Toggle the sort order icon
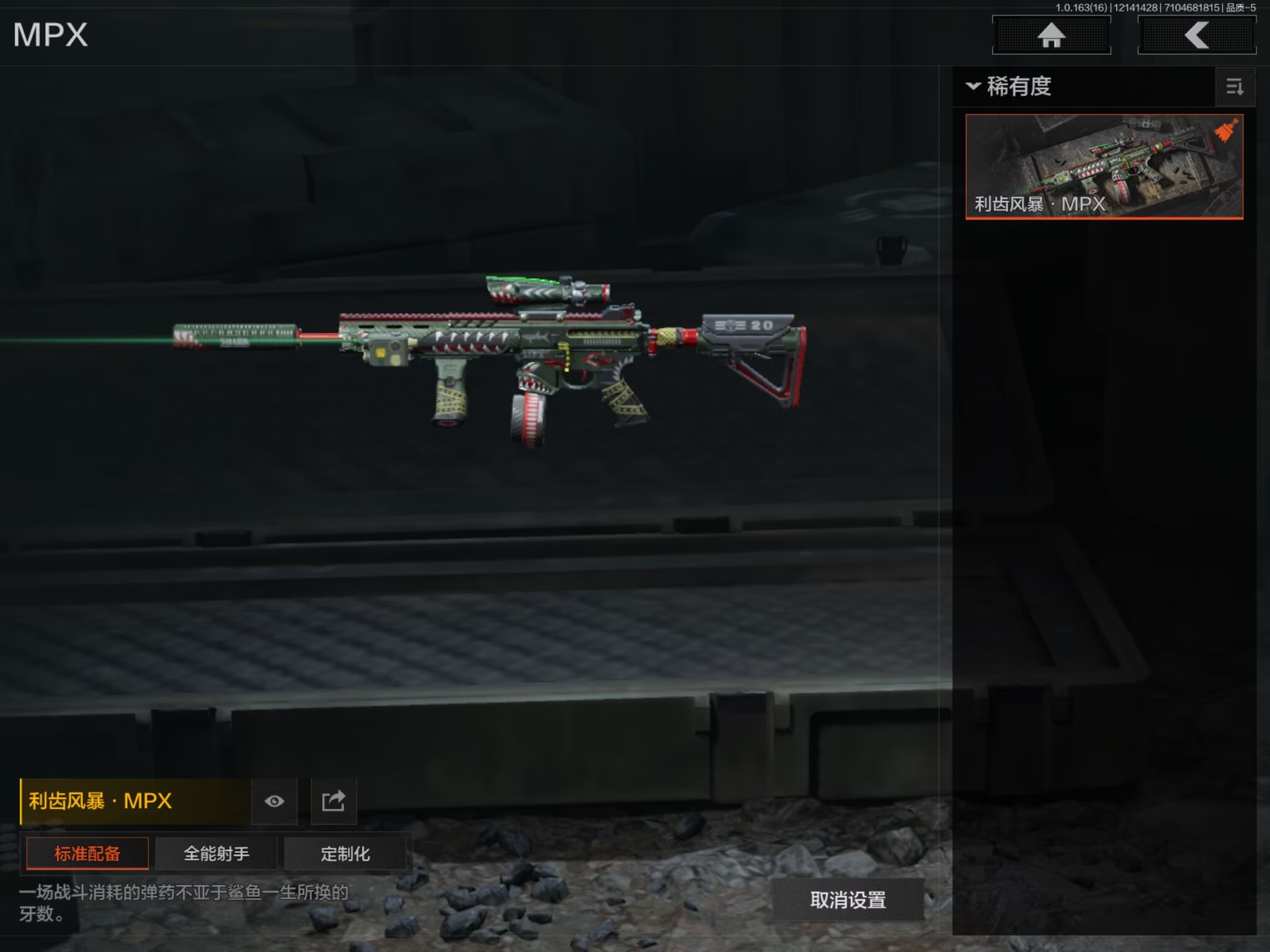This screenshot has width=1270, height=952. pos(1235,87)
